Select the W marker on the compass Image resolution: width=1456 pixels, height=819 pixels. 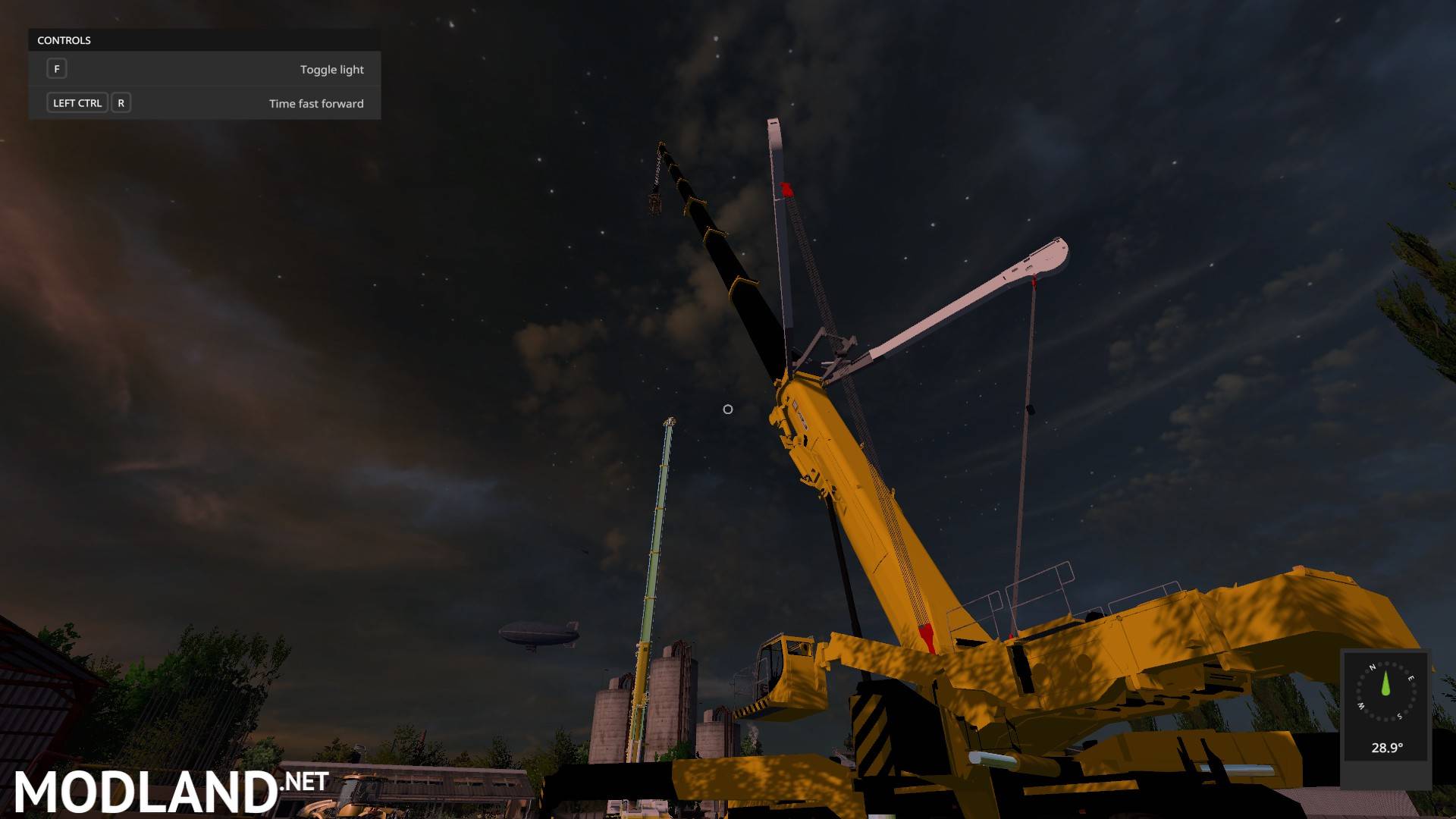(1360, 706)
